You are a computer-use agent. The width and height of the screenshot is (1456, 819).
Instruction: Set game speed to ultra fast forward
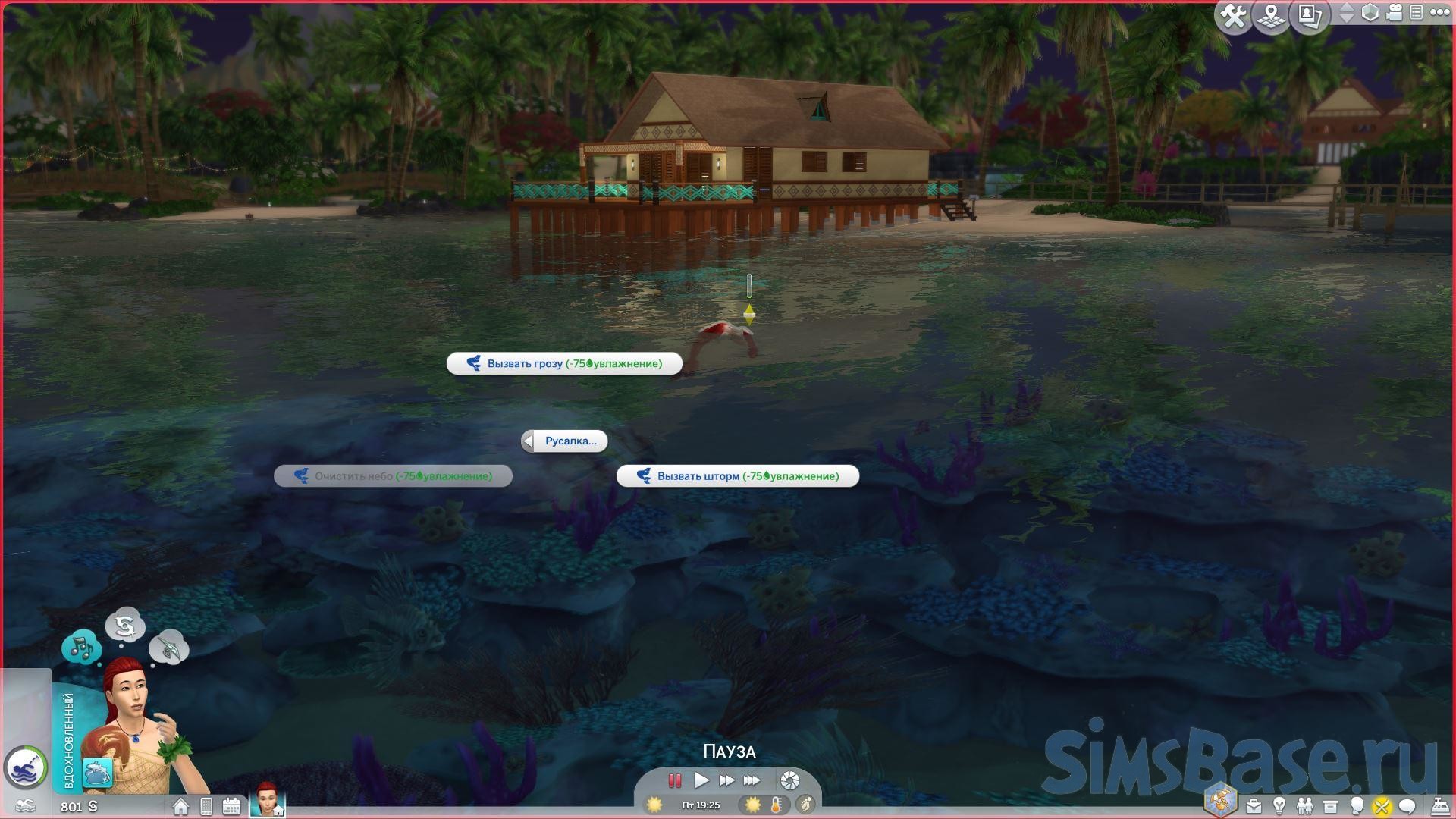pyautogui.click(x=752, y=780)
